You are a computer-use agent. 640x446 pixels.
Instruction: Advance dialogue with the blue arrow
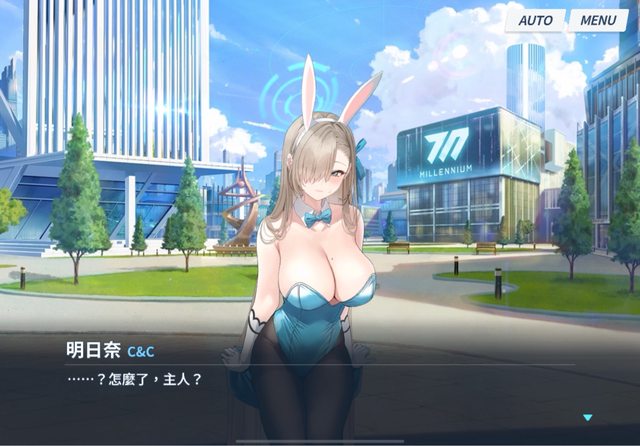588,418
